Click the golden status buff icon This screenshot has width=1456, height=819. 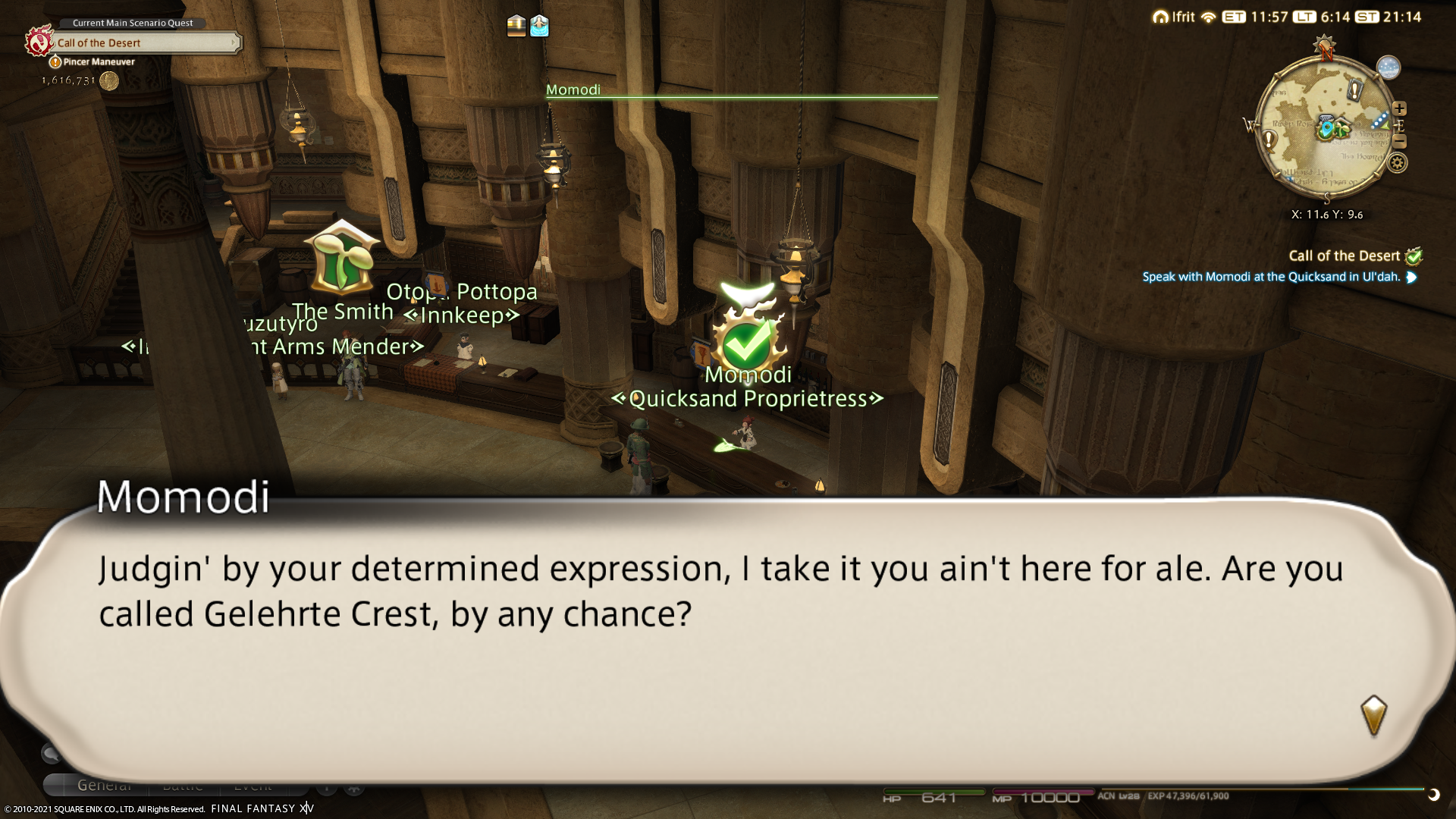tap(516, 26)
